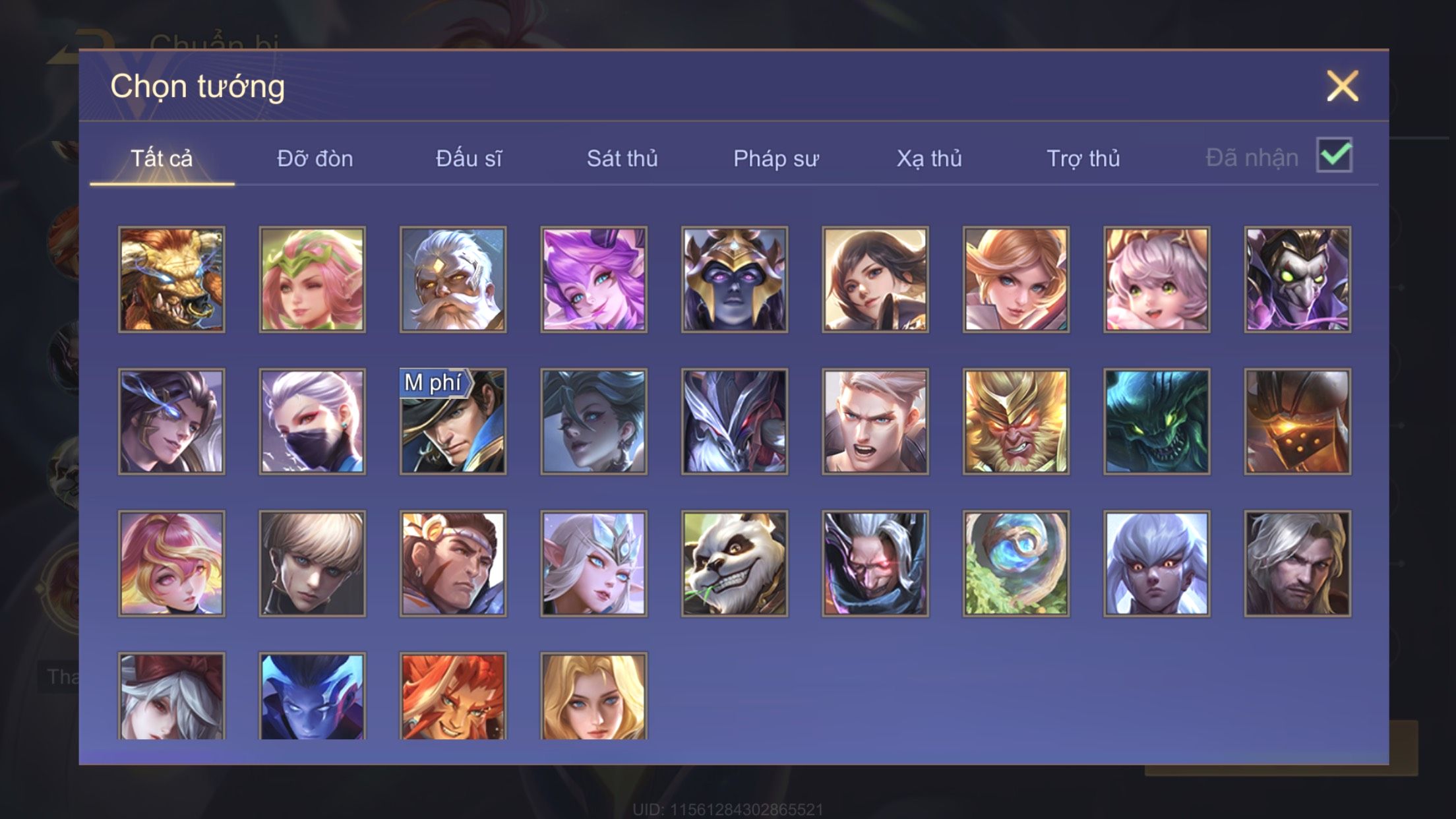The image size is (1456, 819).
Task: Select the green-eyed dark sea monster hero
Action: point(1157,421)
